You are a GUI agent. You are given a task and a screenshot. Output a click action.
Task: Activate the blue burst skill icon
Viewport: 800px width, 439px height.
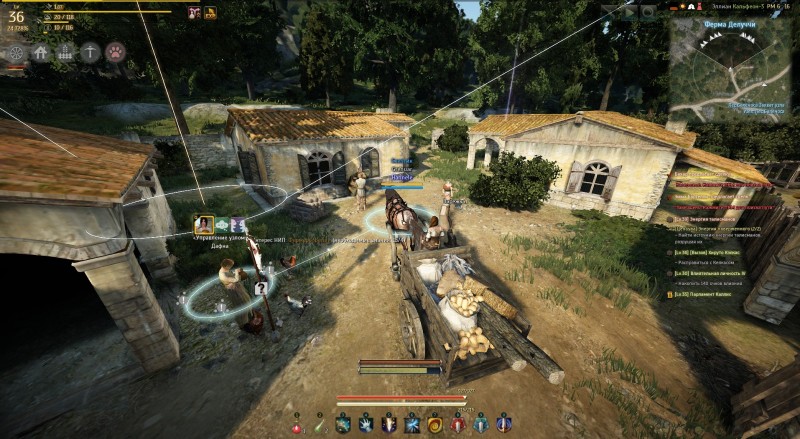411,425
